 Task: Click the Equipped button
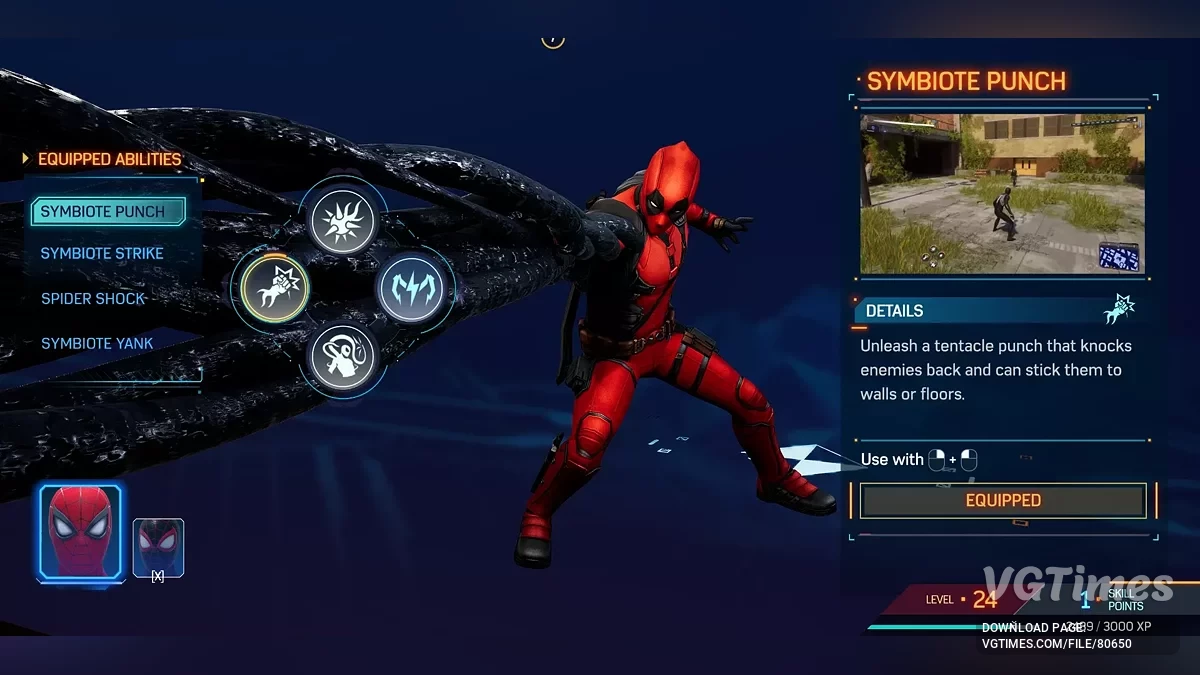(1003, 500)
